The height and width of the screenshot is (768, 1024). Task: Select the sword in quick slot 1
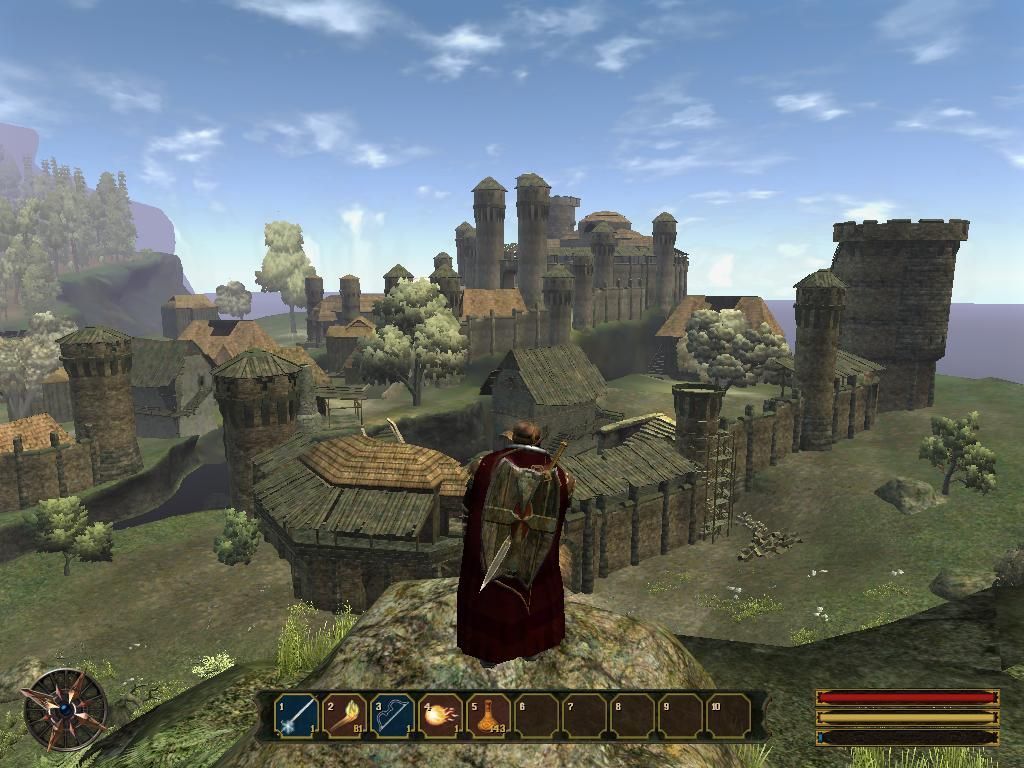click(x=296, y=716)
